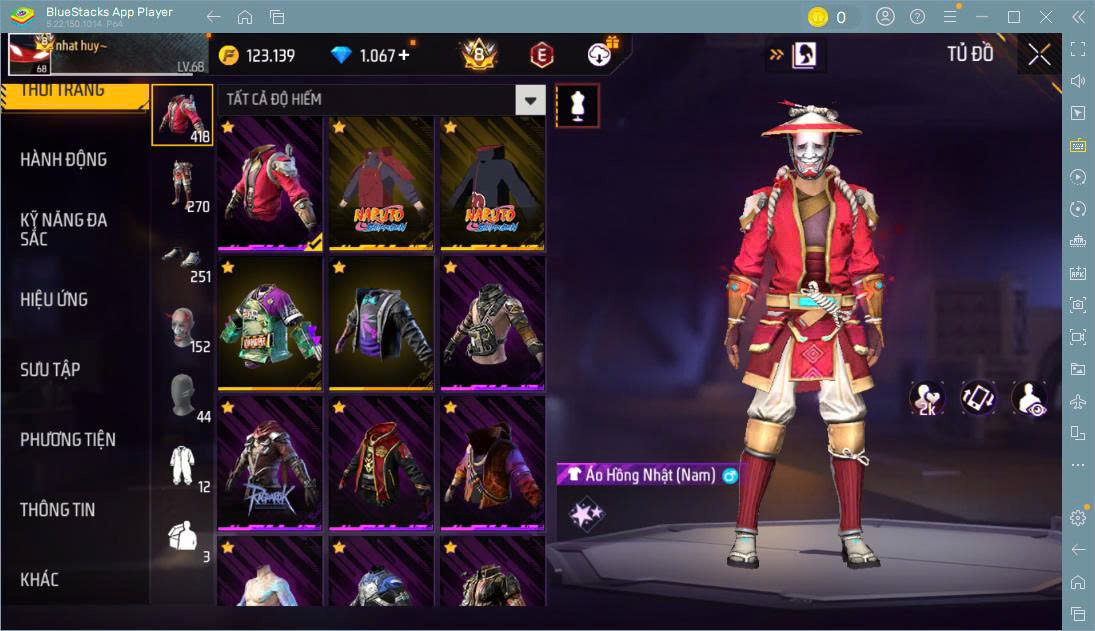
Task: Toggle the character visibility eye icon
Action: (x=1029, y=398)
